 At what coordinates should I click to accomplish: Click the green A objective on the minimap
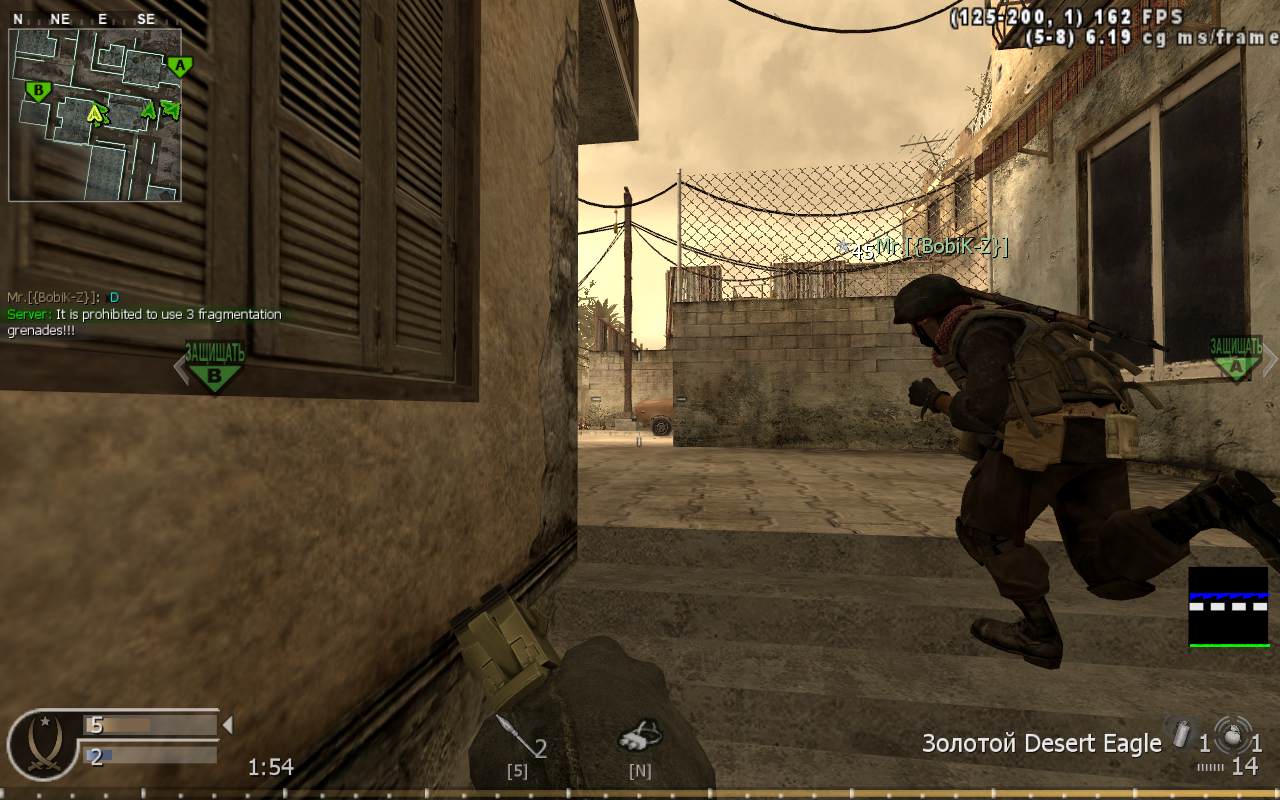[x=179, y=65]
